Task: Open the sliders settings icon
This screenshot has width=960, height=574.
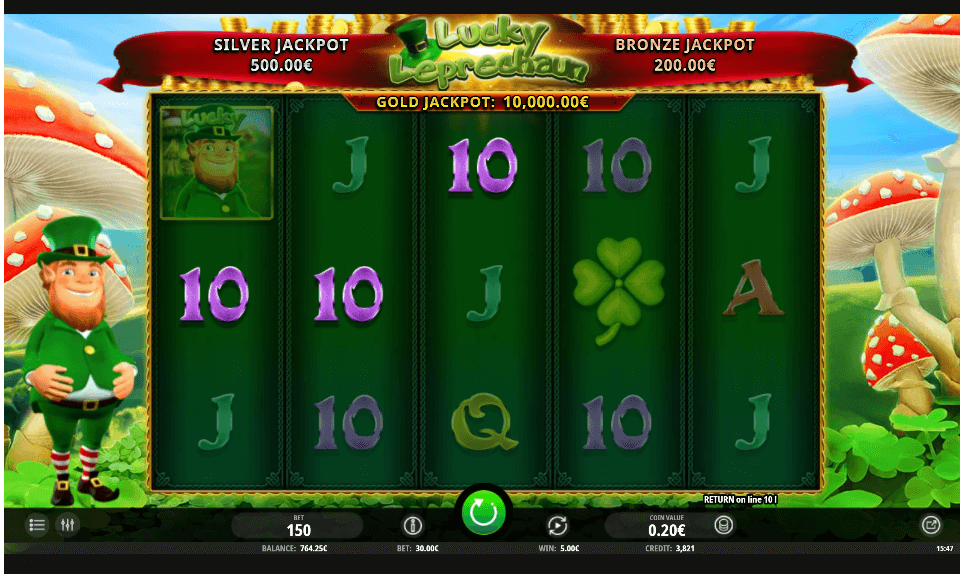Action: click(67, 524)
